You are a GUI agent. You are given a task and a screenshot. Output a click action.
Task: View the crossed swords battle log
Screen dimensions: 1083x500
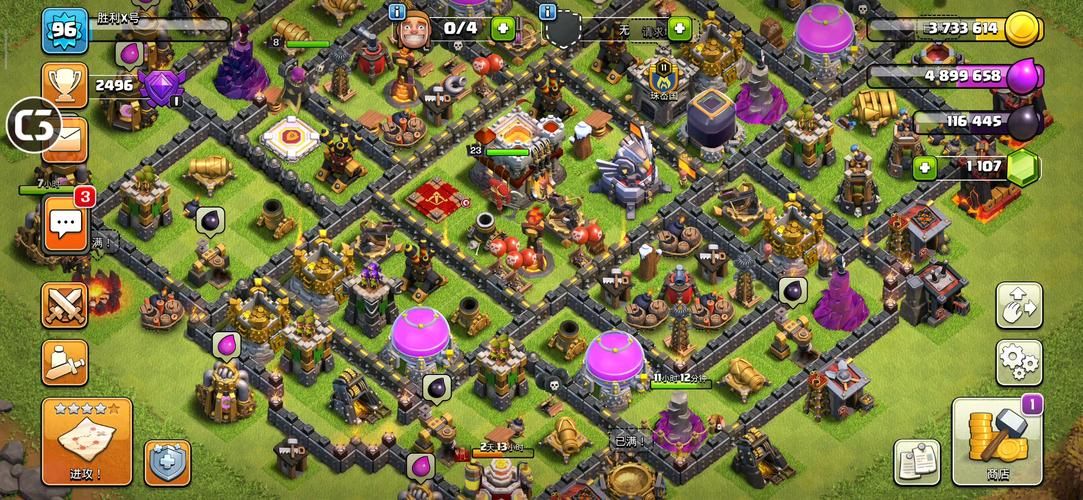coord(65,306)
